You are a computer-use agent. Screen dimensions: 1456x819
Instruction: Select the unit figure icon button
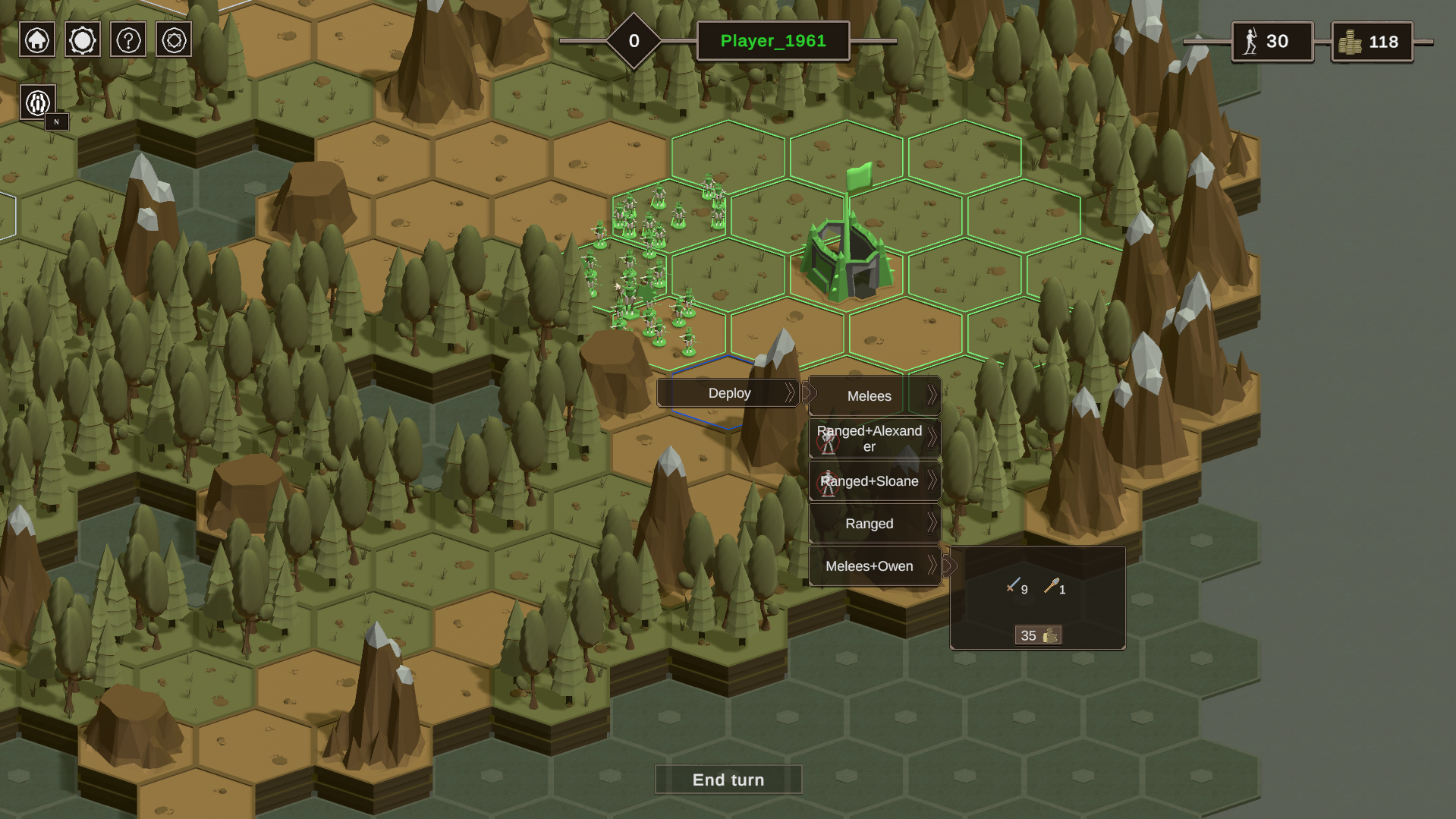coord(38,102)
